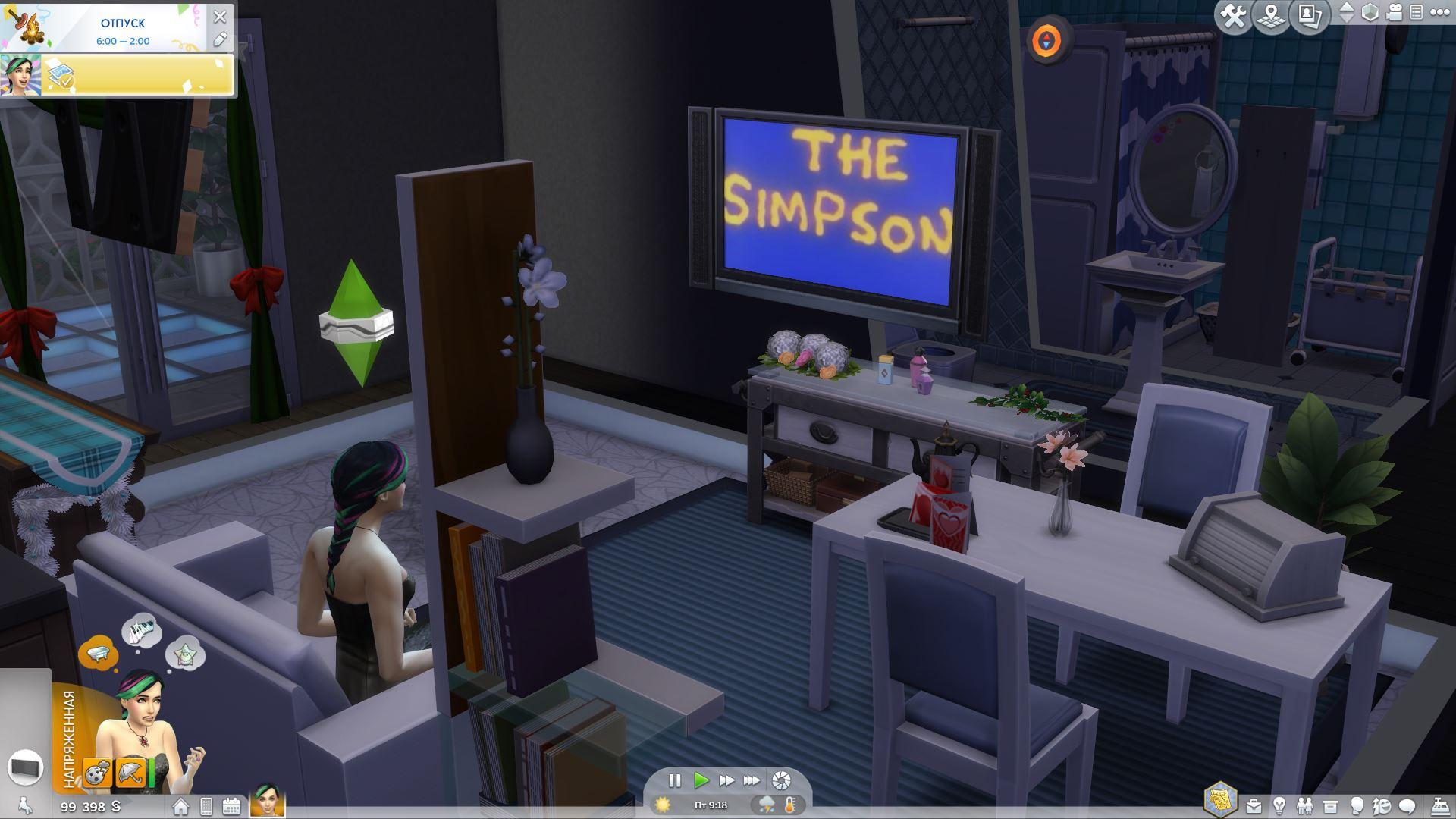Open the Sim inventory box
Screen dimensions: 1456x819
[x=1330, y=805]
